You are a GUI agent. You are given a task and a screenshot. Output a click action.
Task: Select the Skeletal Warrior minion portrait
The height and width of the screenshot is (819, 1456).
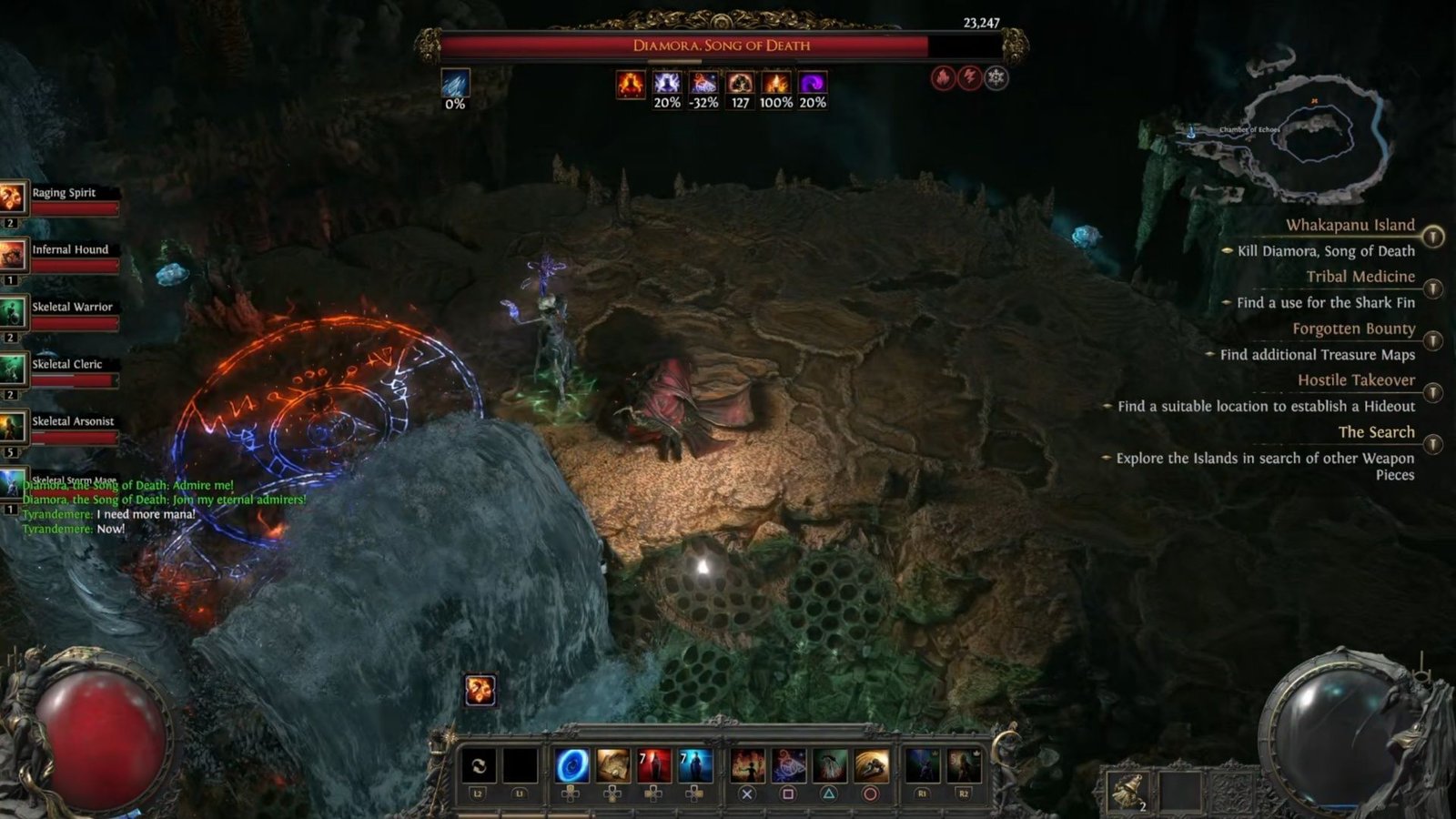coord(13,313)
